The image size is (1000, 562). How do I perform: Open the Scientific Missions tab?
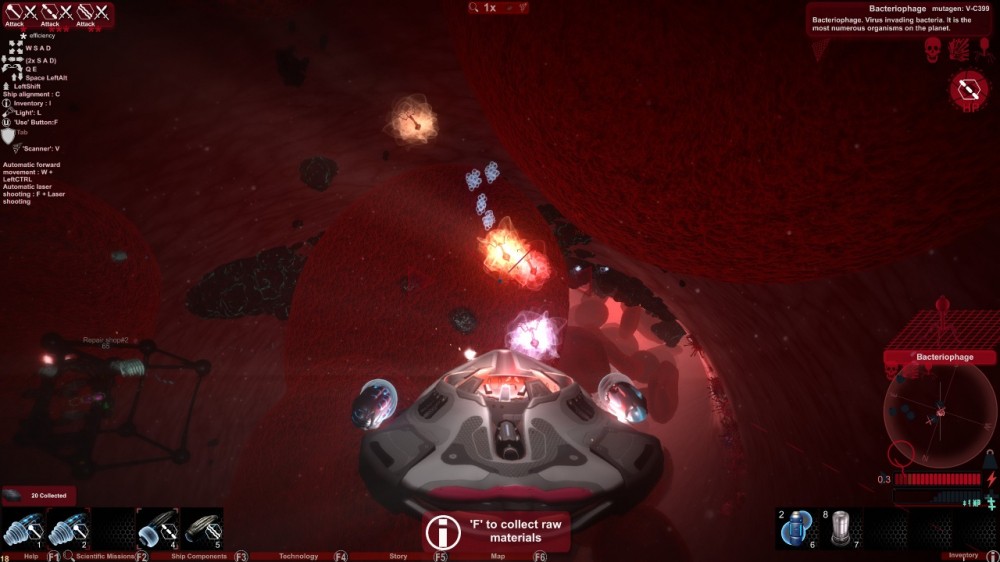point(105,556)
